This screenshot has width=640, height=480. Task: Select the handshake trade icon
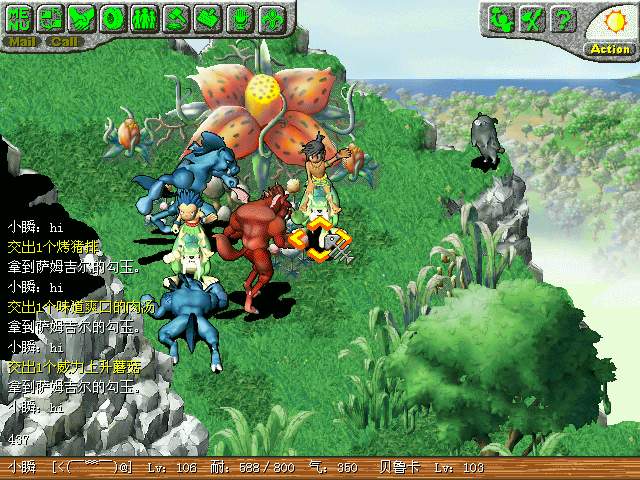pyautogui.click(x=84, y=18)
